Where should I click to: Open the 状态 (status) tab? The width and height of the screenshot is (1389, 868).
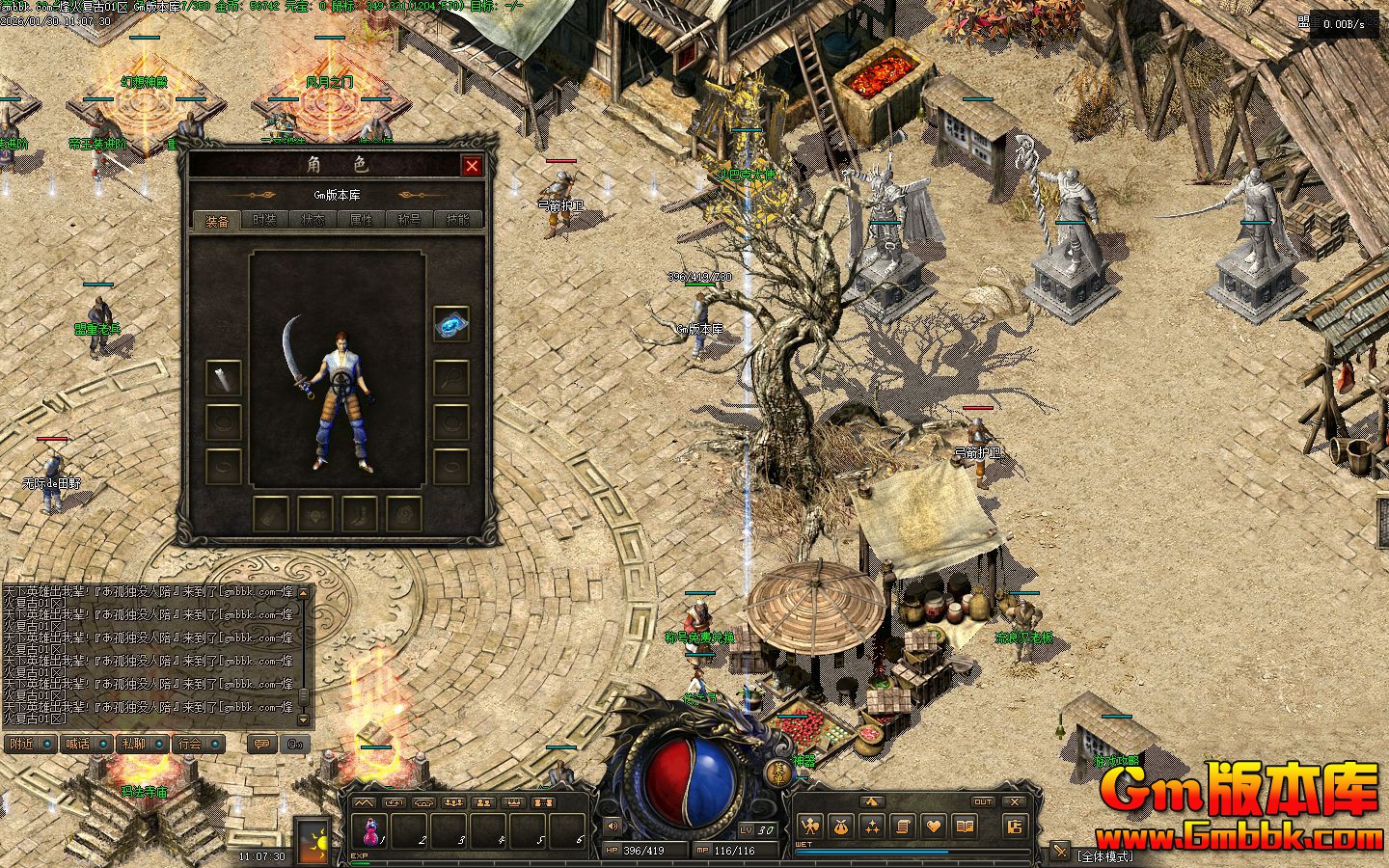click(x=313, y=220)
